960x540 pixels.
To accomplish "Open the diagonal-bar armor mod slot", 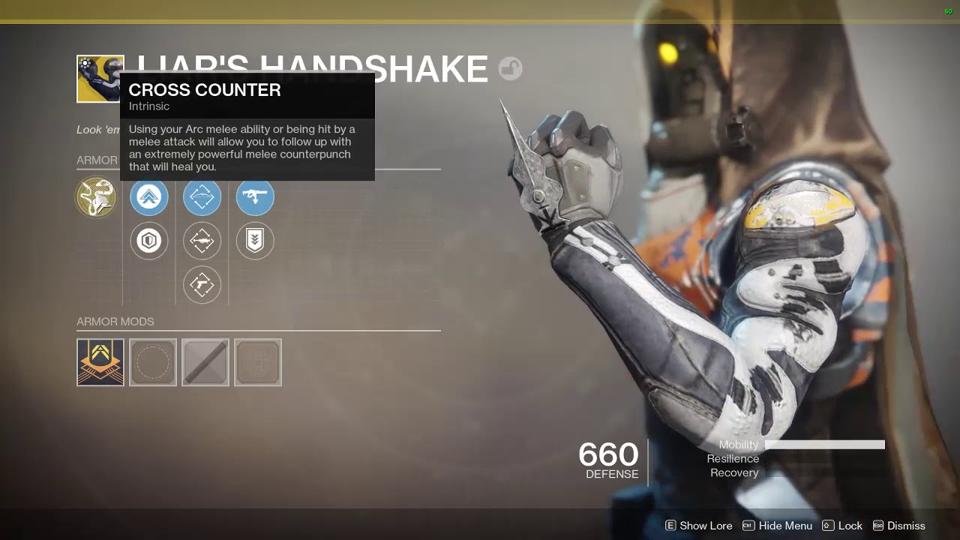I will pyautogui.click(x=205, y=362).
